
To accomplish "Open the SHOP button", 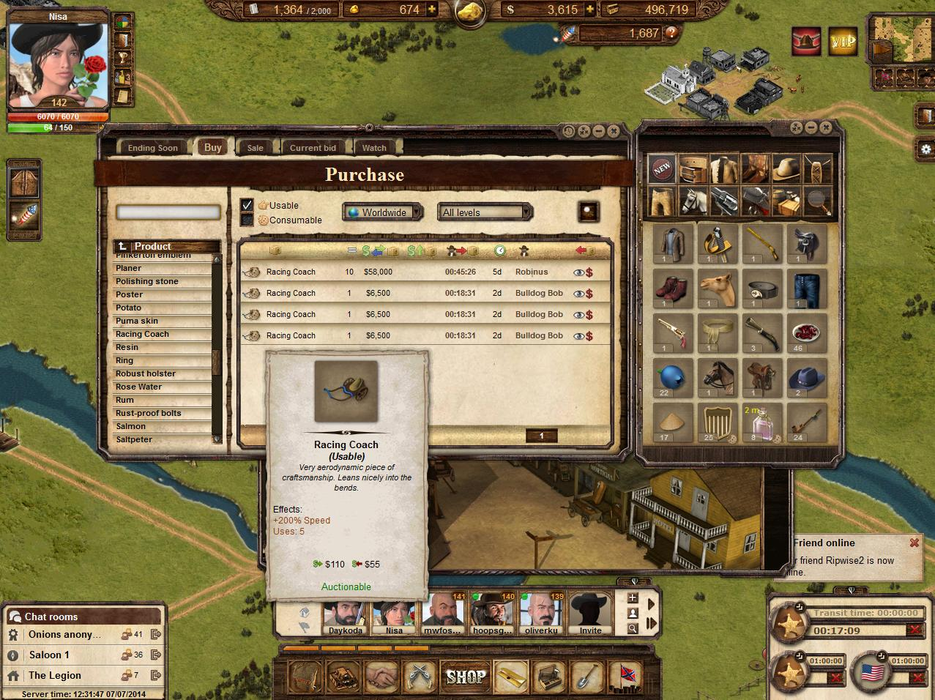I will click(465, 677).
